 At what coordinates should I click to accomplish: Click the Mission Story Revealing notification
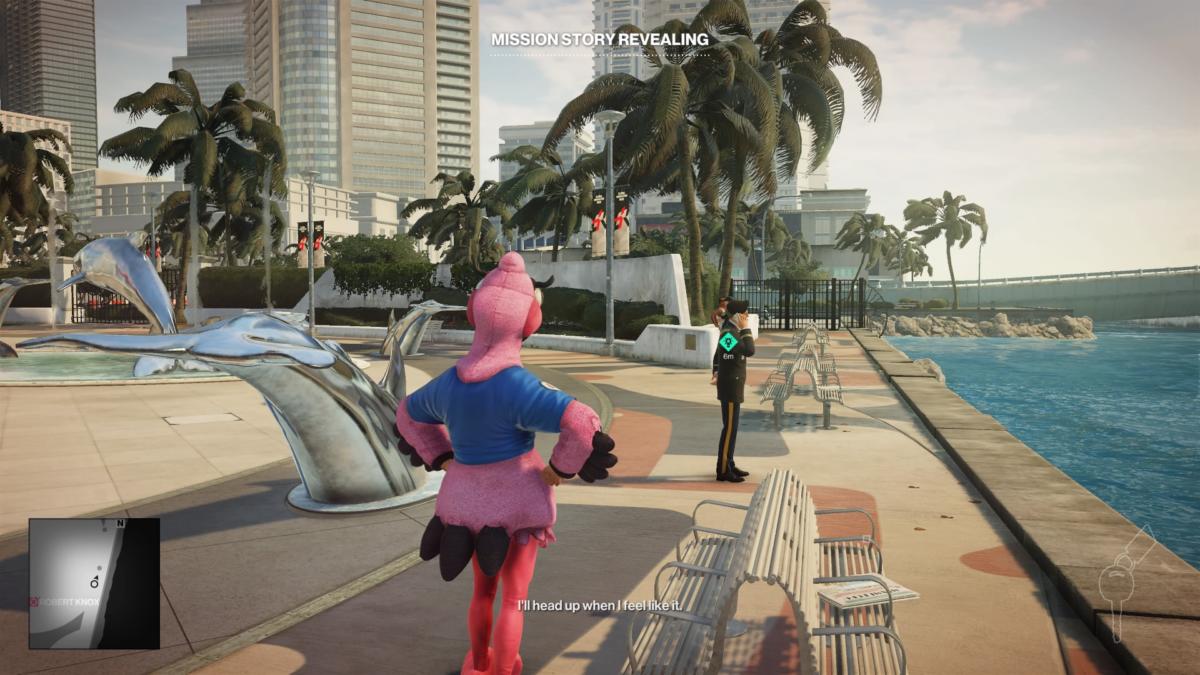click(599, 40)
